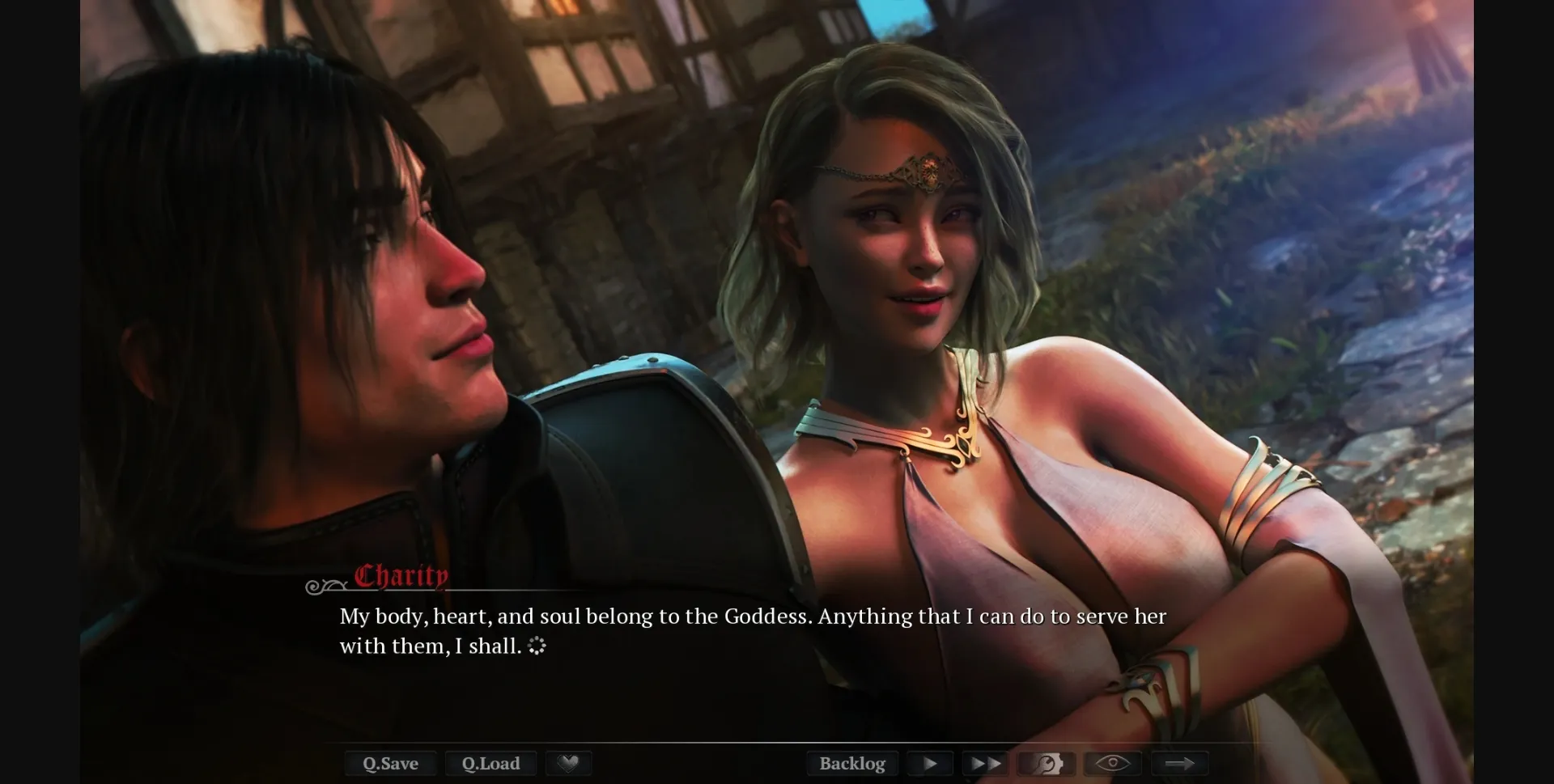Advance story using the right arrow icon
1554x784 pixels.
pyautogui.click(x=1181, y=763)
